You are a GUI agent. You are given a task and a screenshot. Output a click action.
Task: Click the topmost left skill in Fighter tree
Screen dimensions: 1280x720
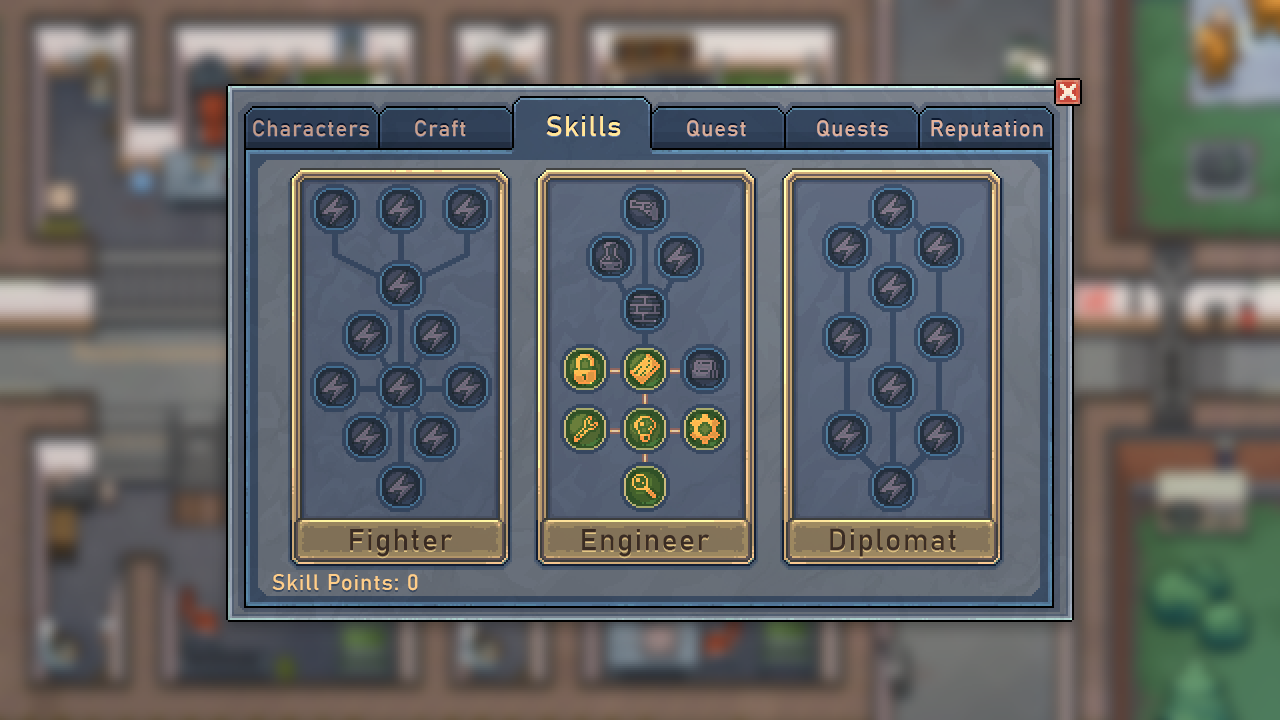(x=336, y=210)
